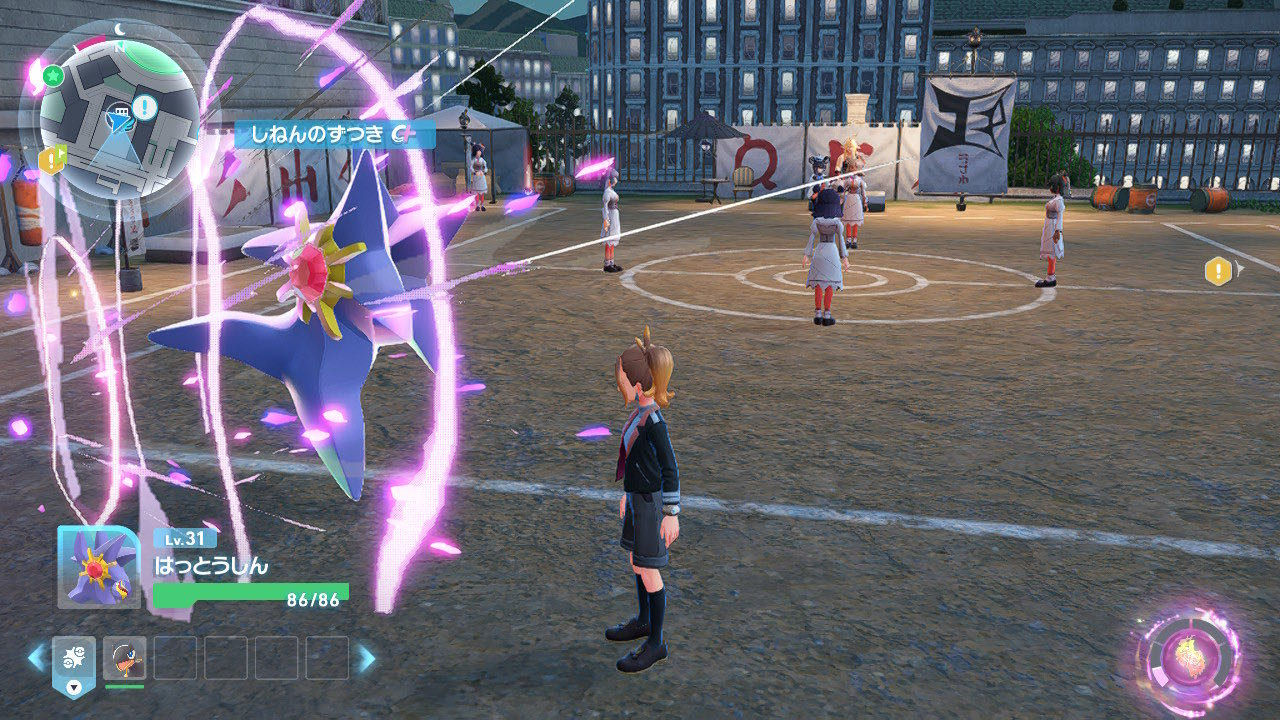The image size is (1280, 720).
Task: Cycle party right with the arrow
Action: [x=367, y=658]
